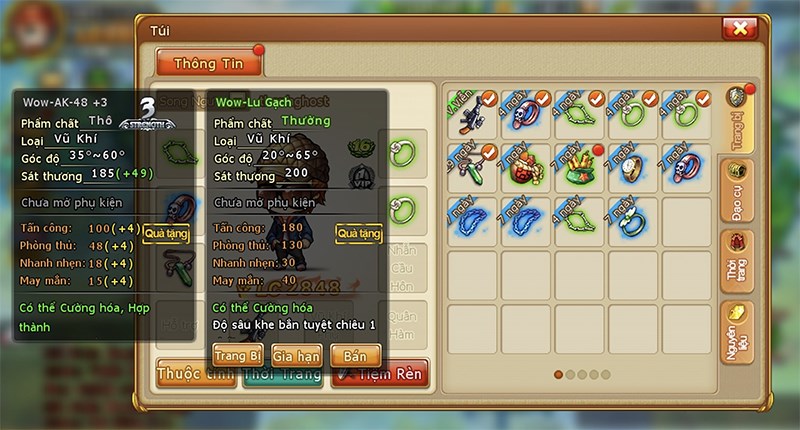Switch to the Trang bị side tab
Image resolution: width=800 pixels, height=430 pixels.
(x=740, y=124)
